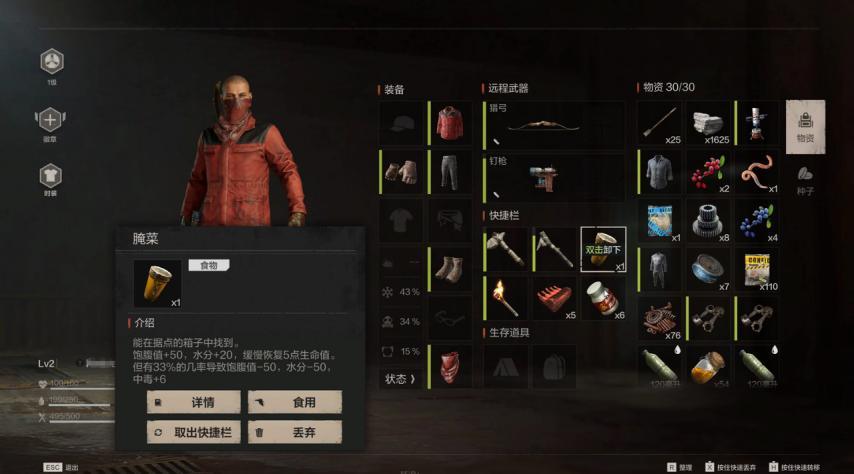Select the torch in the quick bar

(x=505, y=298)
